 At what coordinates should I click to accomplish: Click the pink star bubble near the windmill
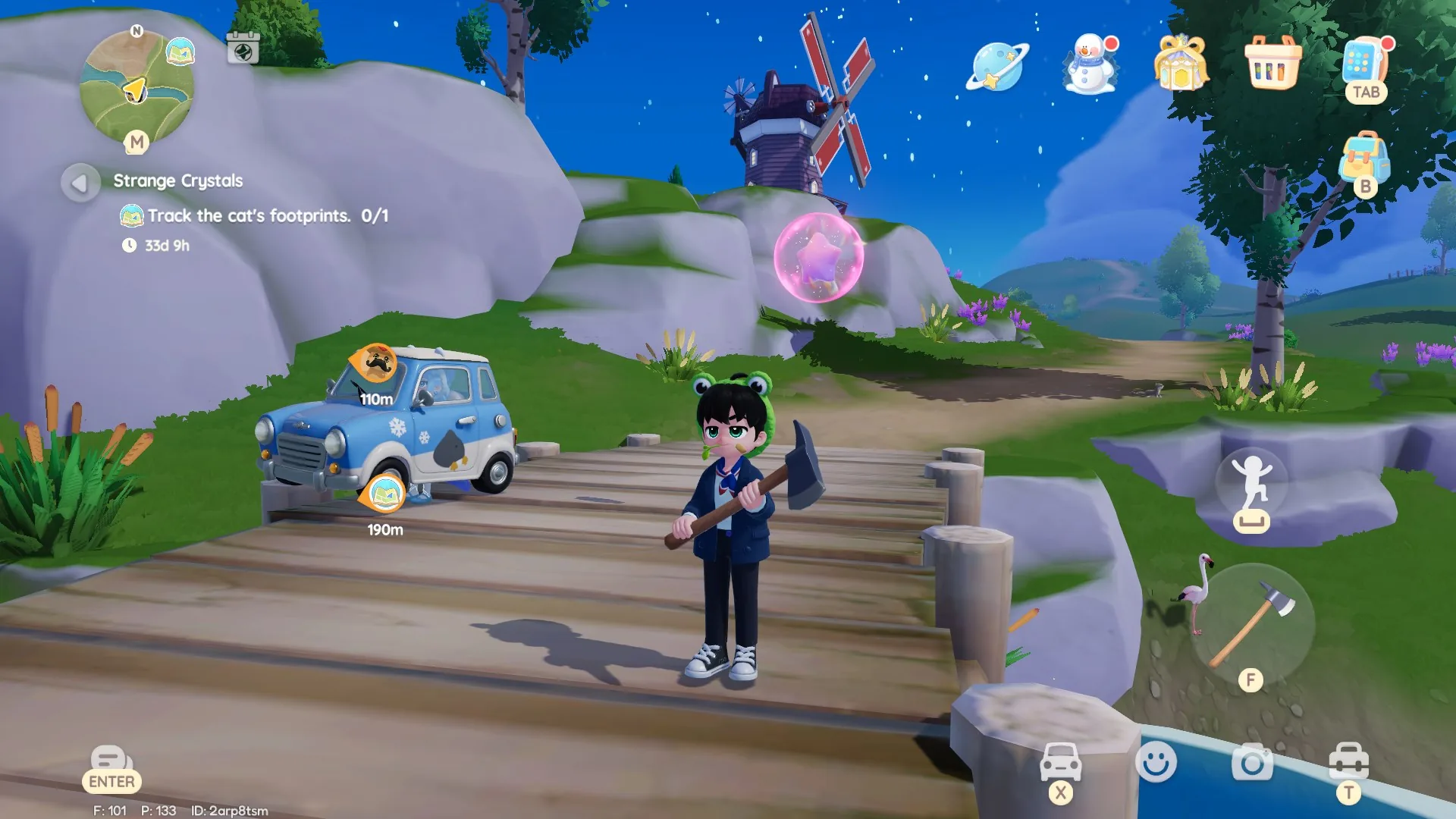pyautogui.click(x=819, y=258)
